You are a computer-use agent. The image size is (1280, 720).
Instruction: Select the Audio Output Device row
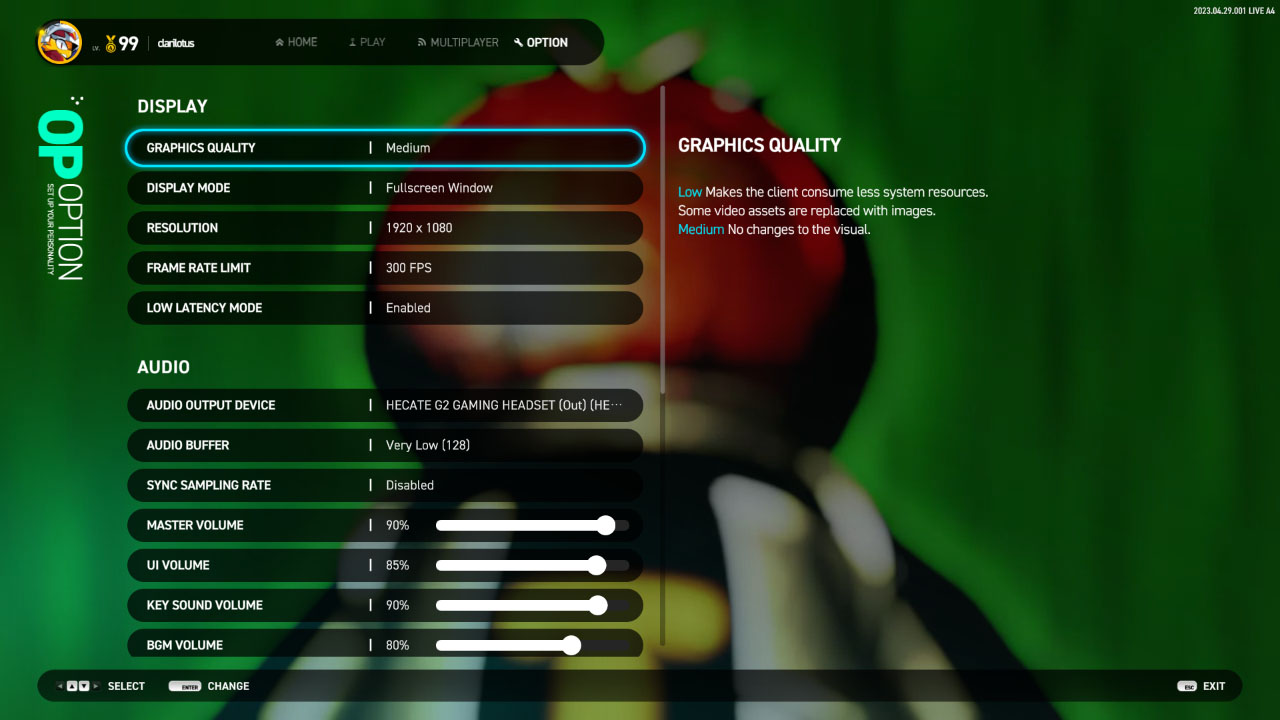pos(385,405)
